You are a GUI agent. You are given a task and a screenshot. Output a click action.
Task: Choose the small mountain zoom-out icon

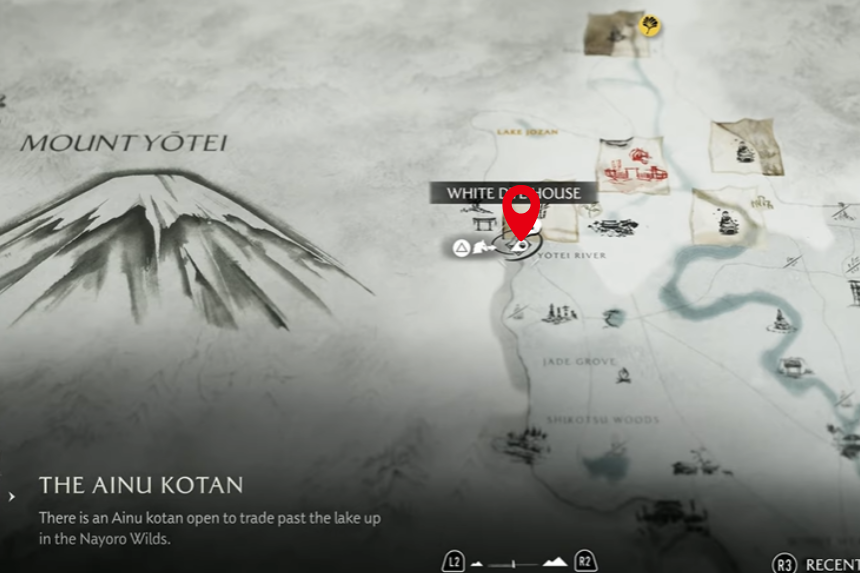click(x=477, y=563)
